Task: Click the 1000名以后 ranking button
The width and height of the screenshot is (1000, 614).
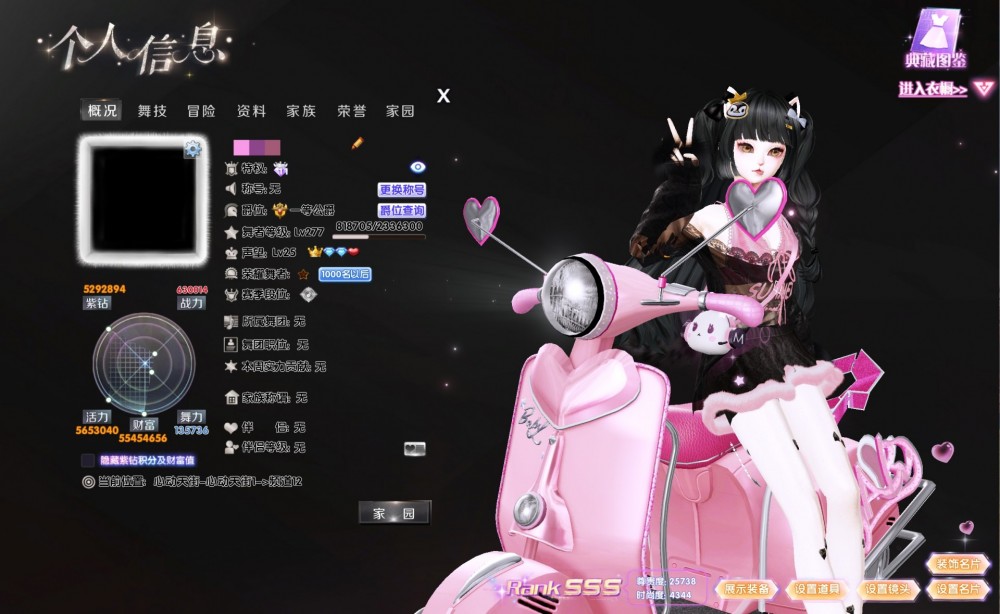Action: pyautogui.click(x=345, y=274)
